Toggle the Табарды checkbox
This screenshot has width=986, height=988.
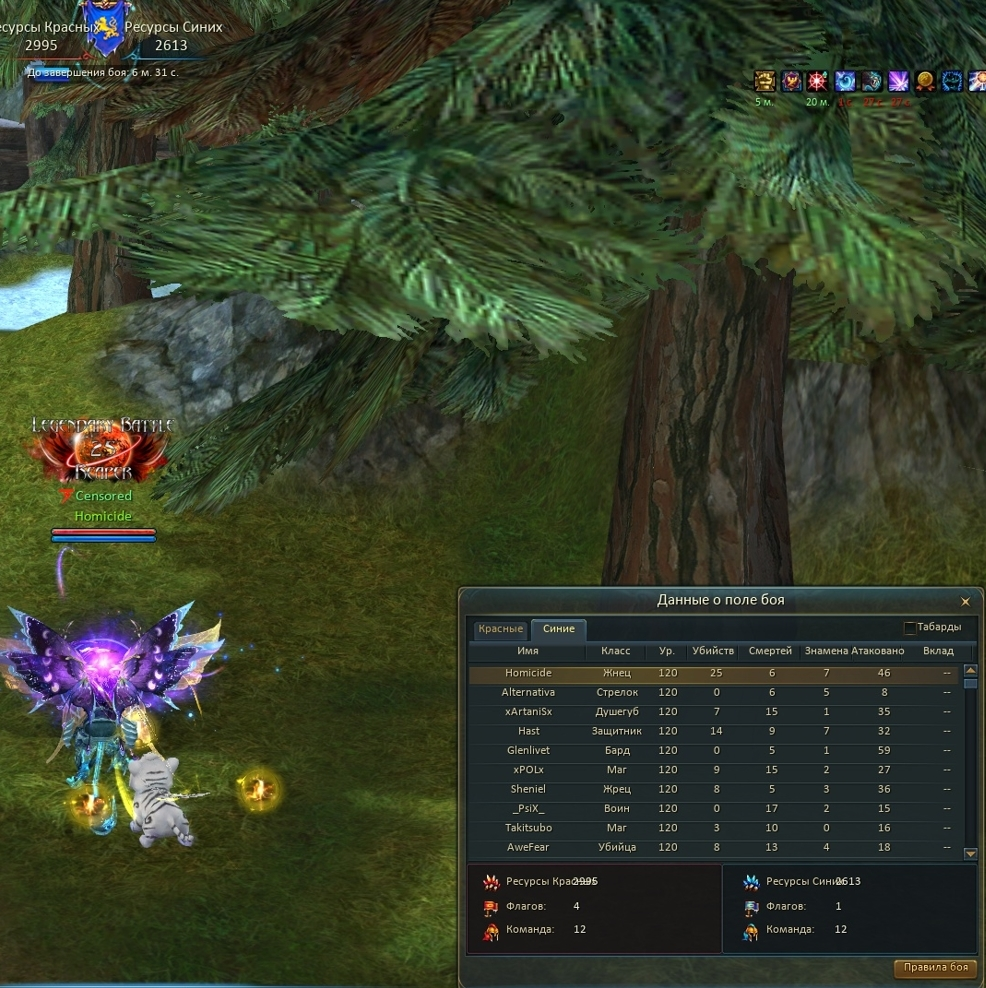point(909,628)
